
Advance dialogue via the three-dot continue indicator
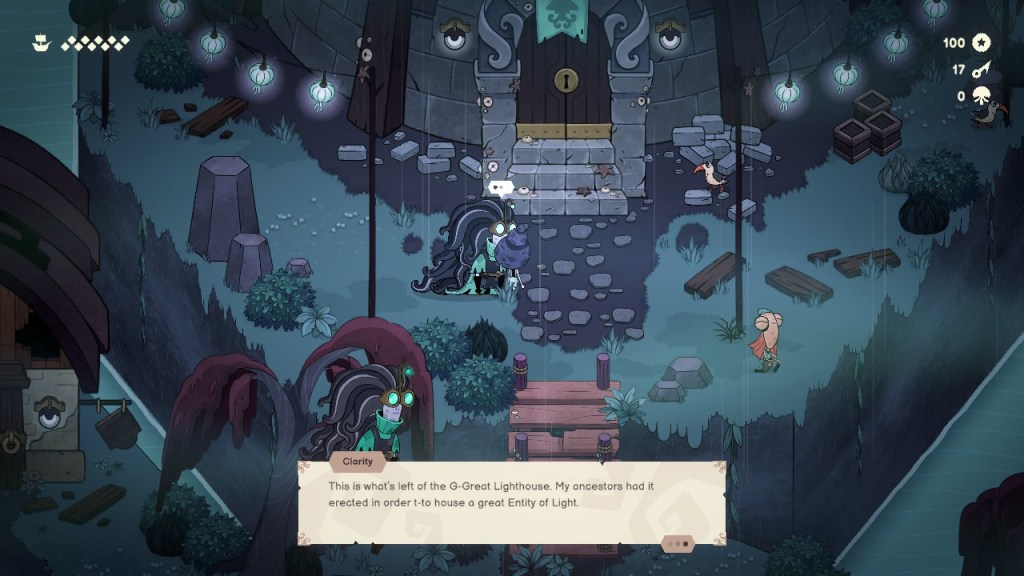click(679, 544)
